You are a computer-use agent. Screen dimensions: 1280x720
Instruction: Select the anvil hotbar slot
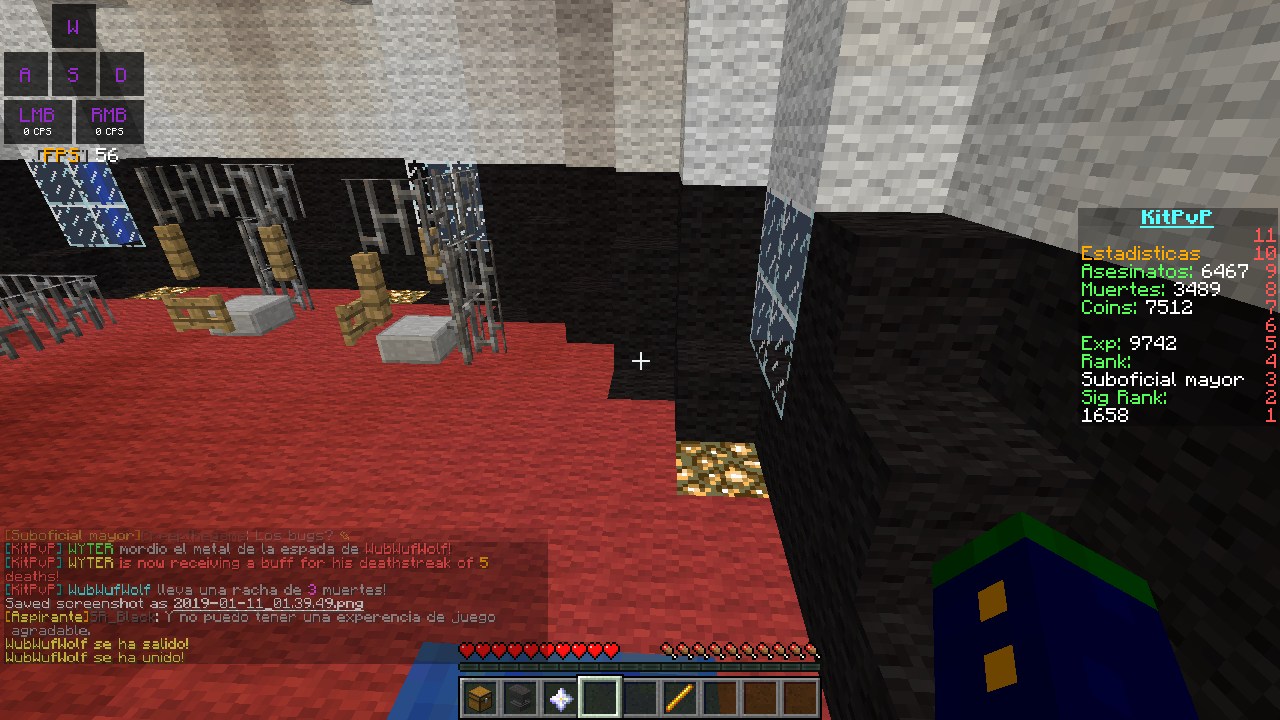click(x=521, y=698)
